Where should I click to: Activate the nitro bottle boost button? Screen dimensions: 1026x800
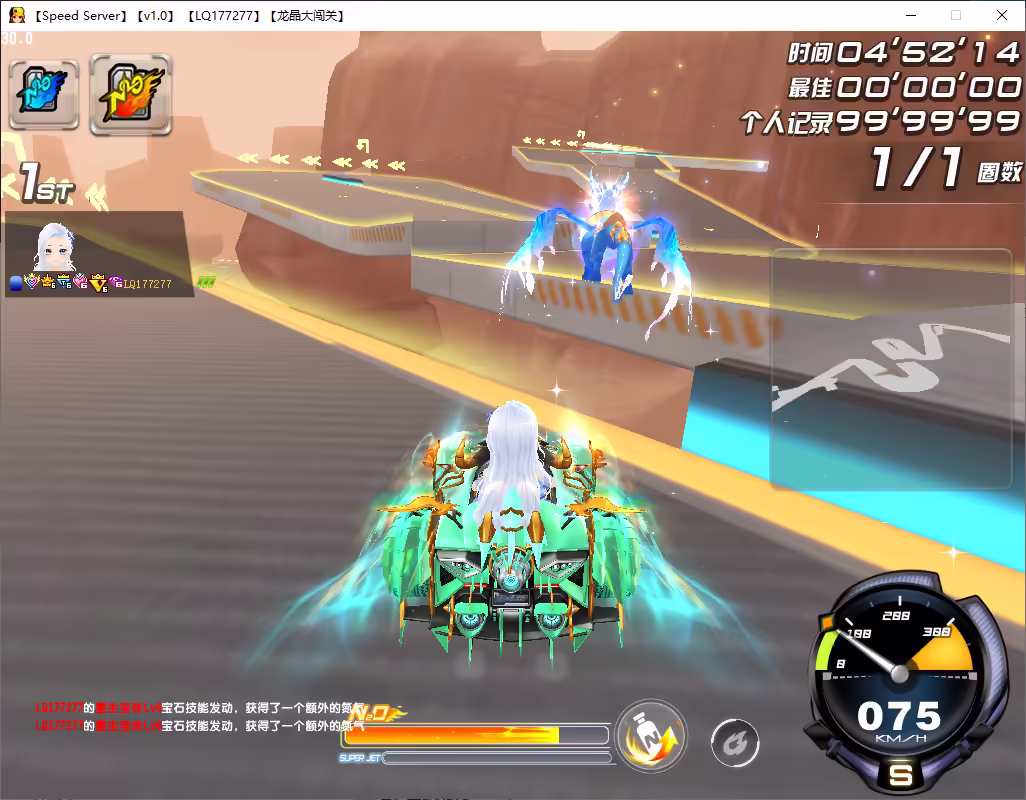(650, 738)
